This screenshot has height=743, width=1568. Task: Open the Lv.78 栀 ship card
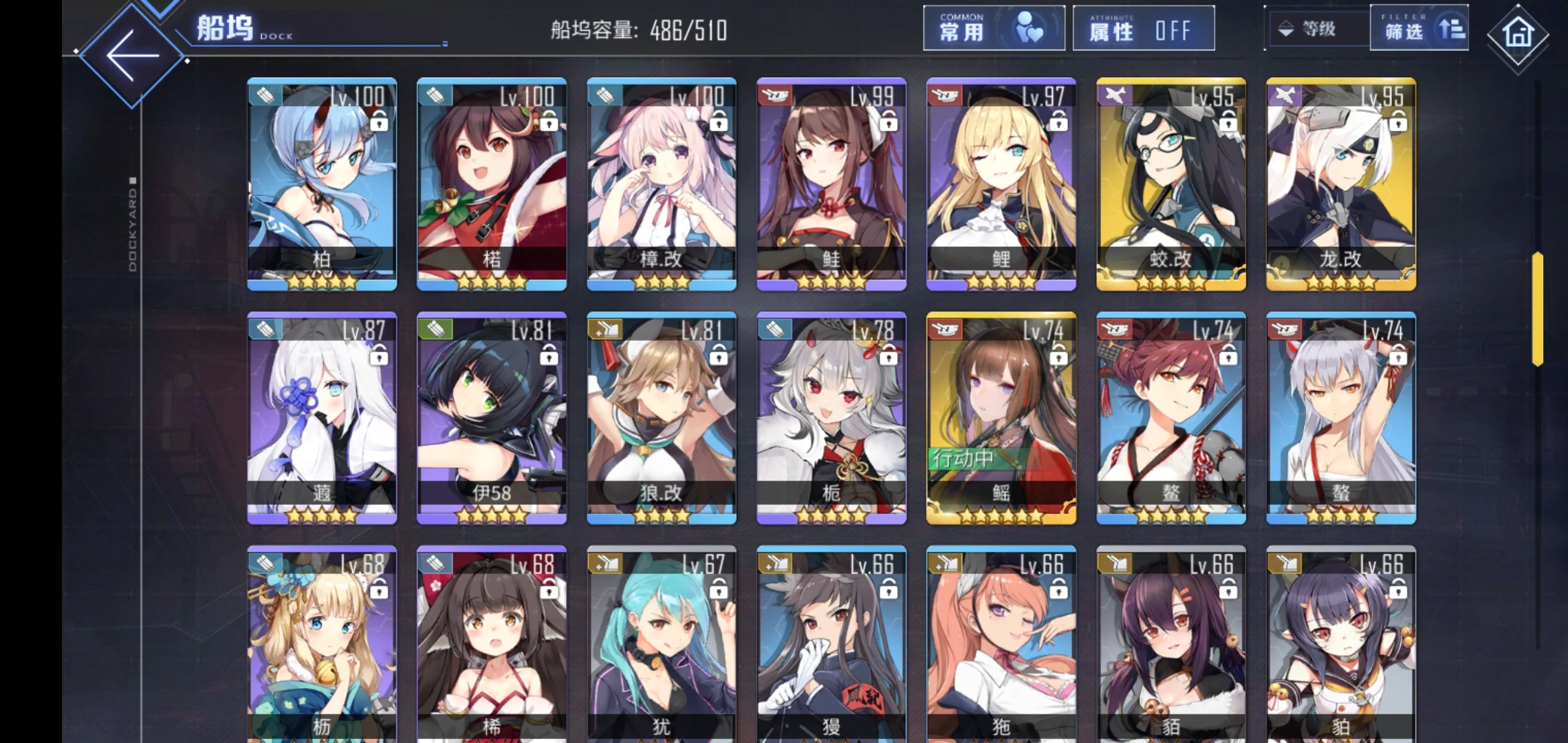[x=831, y=418]
